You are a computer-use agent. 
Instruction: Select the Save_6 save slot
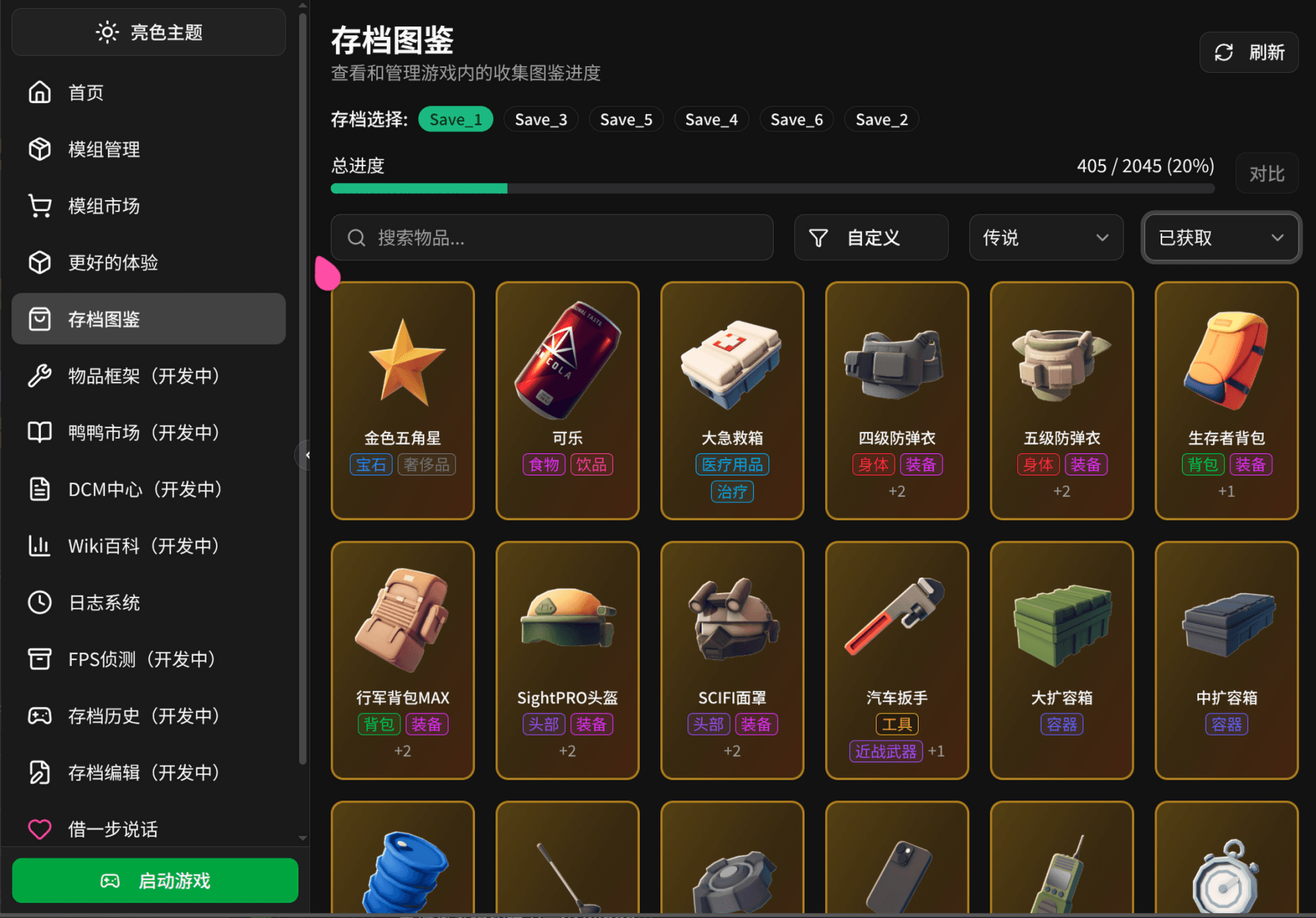(796, 118)
